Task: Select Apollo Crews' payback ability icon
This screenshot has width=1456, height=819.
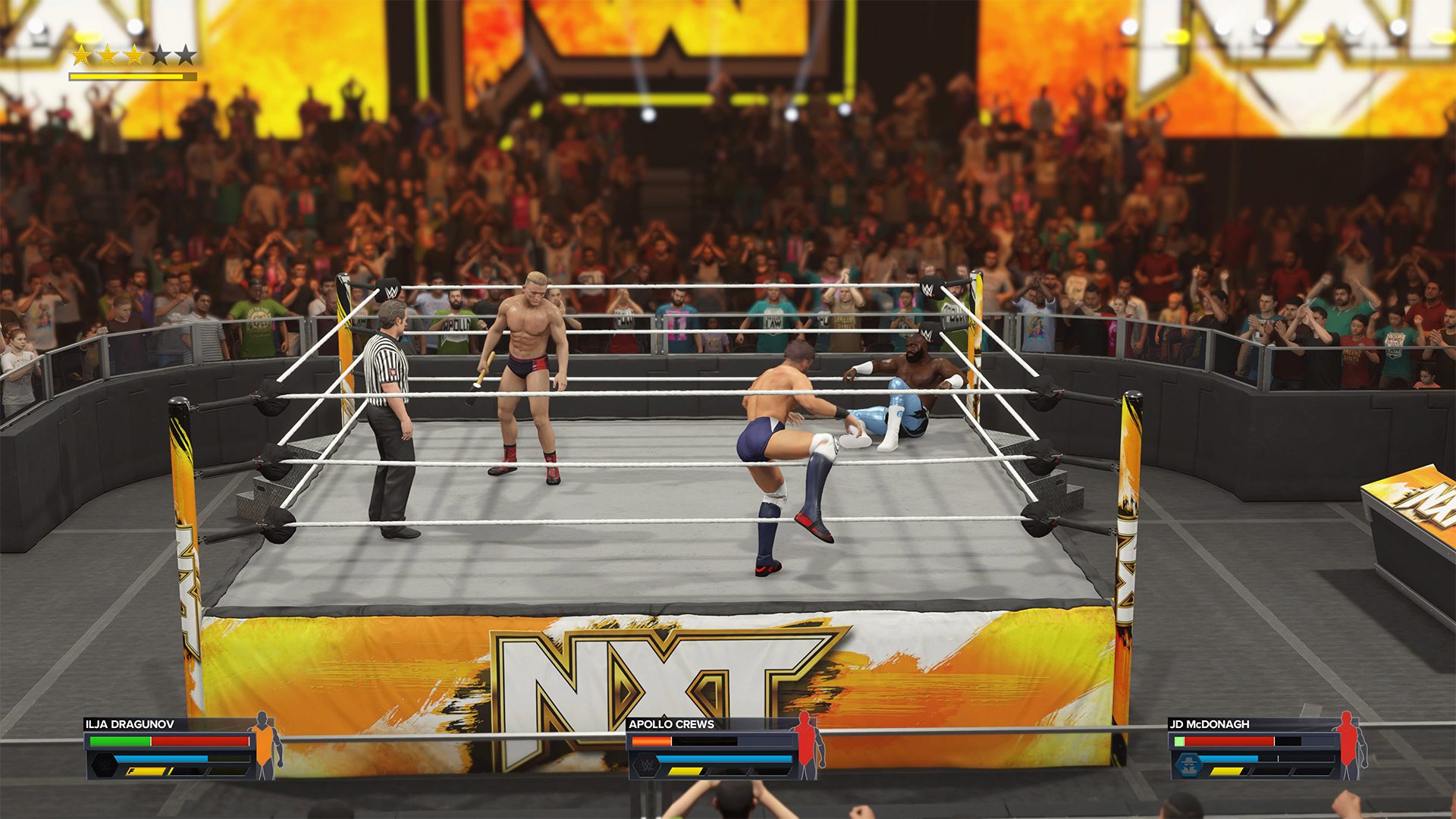Action: tap(646, 764)
